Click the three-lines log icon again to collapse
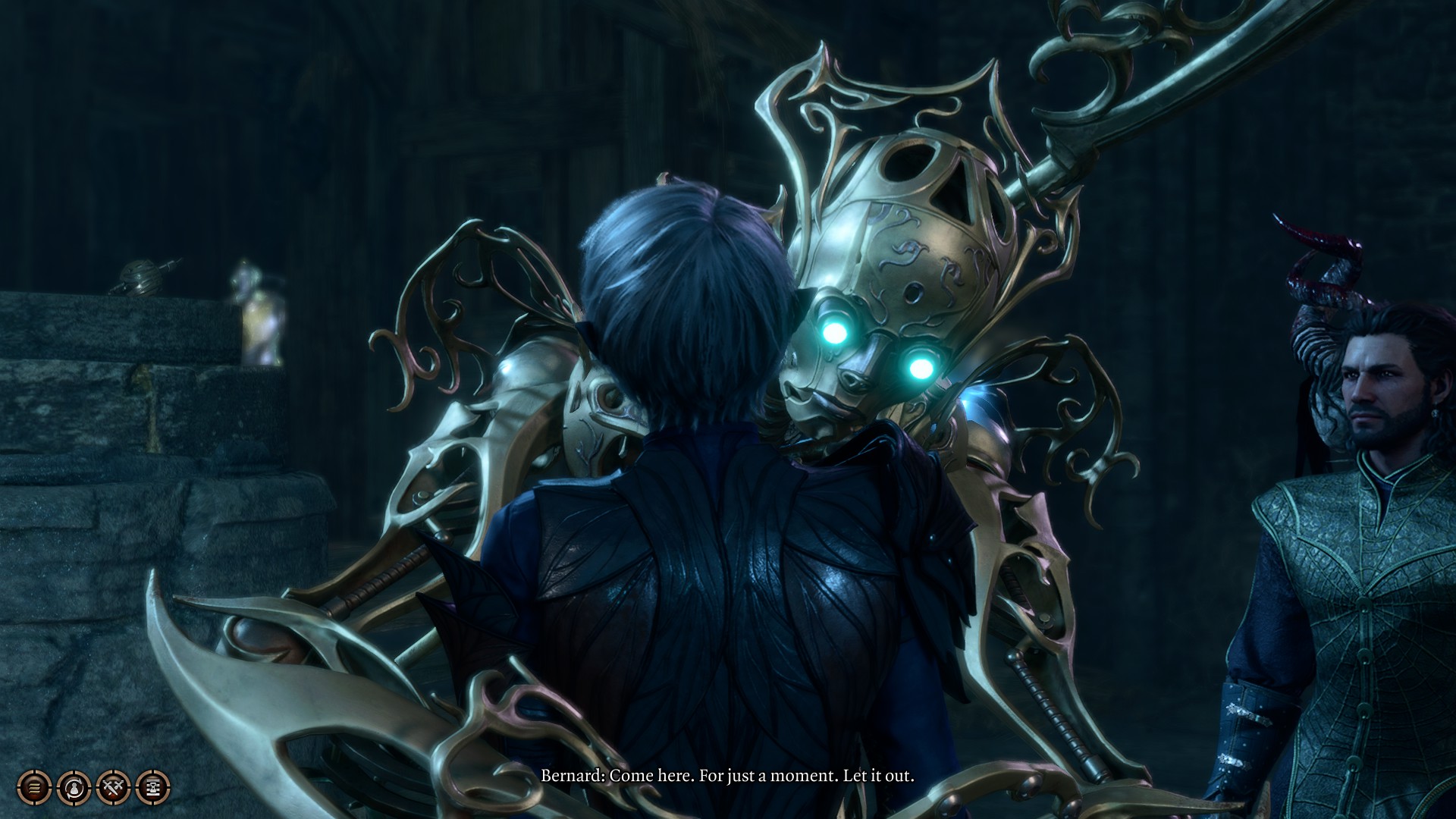 [x=33, y=788]
